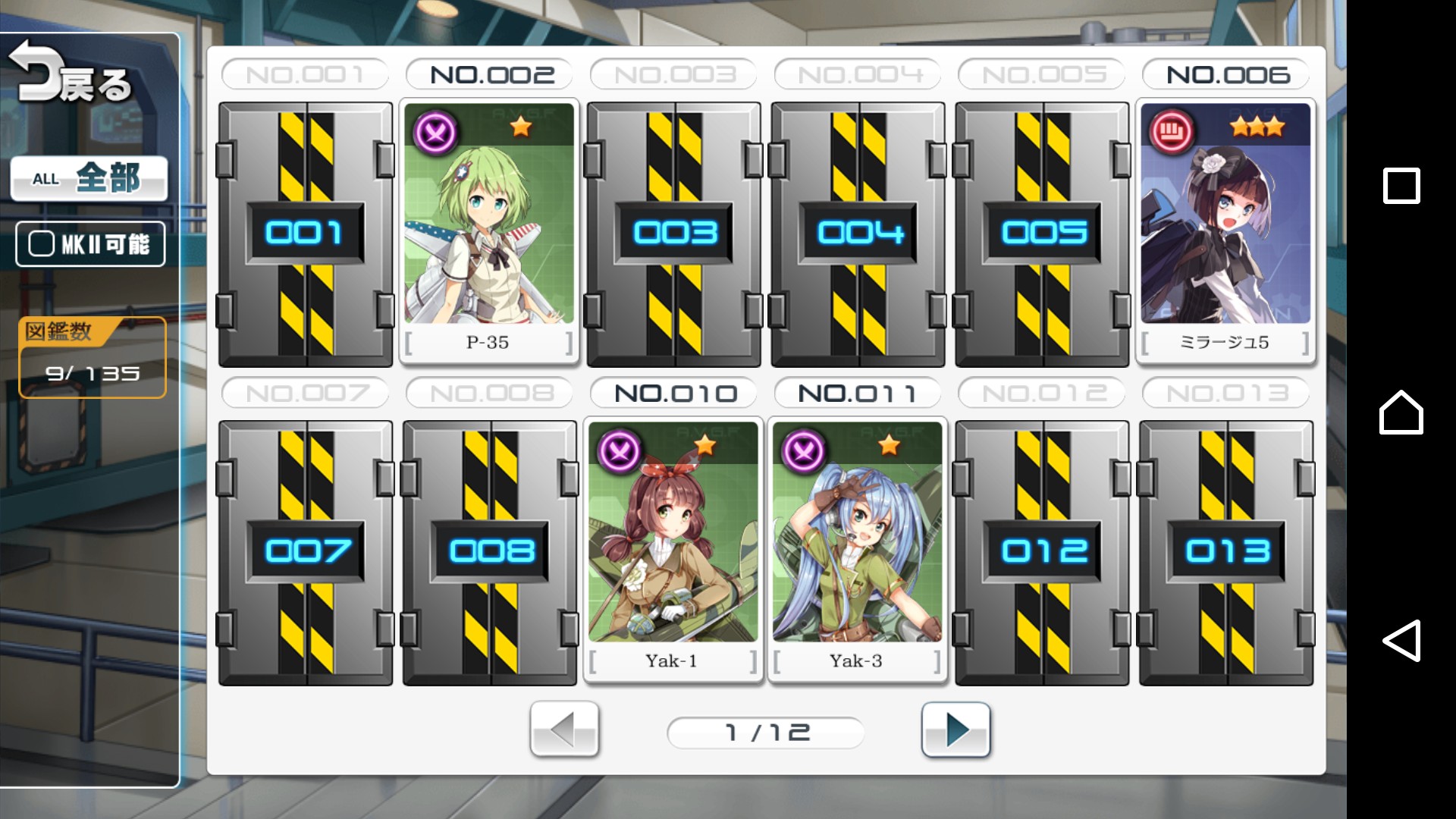
Task: Select locked slot 012
Action: (1043, 552)
